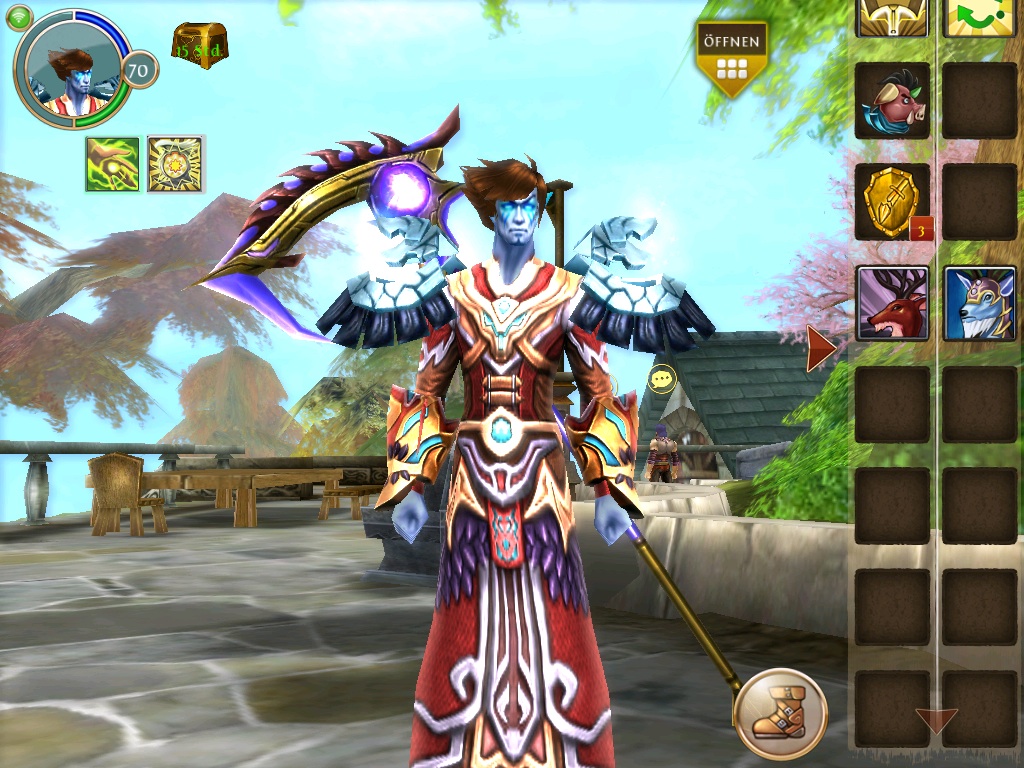Select the golden shield with sword slot
Image resolution: width=1024 pixels, height=768 pixels.
[x=892, y=201]
